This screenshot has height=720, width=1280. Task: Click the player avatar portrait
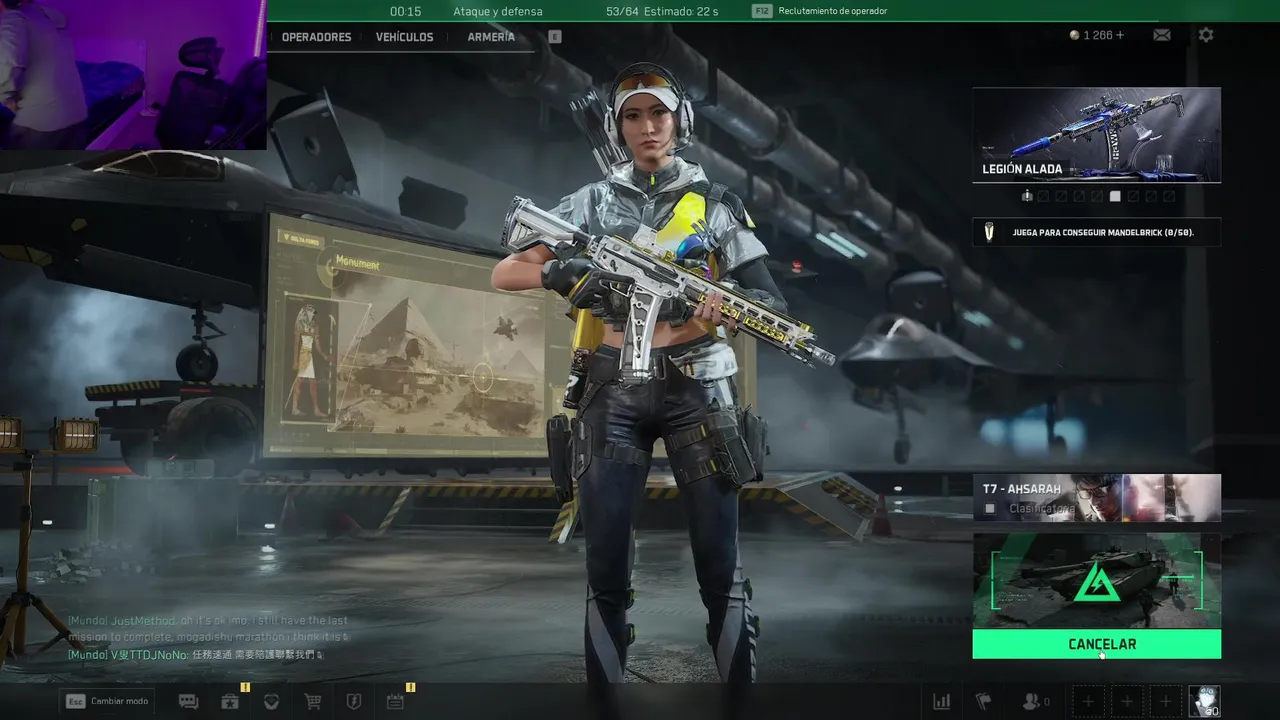1204,701
